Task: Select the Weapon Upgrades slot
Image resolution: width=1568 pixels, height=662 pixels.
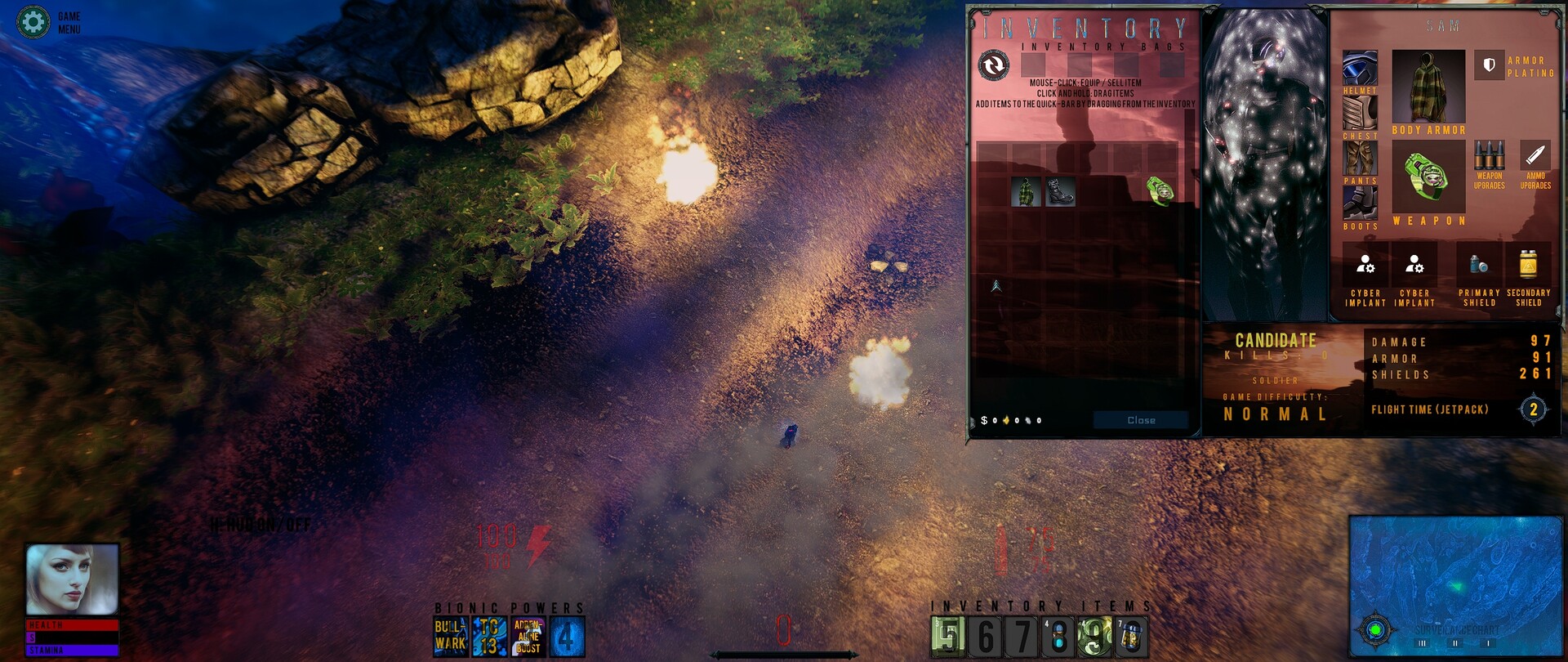Action: point(1489,155)
